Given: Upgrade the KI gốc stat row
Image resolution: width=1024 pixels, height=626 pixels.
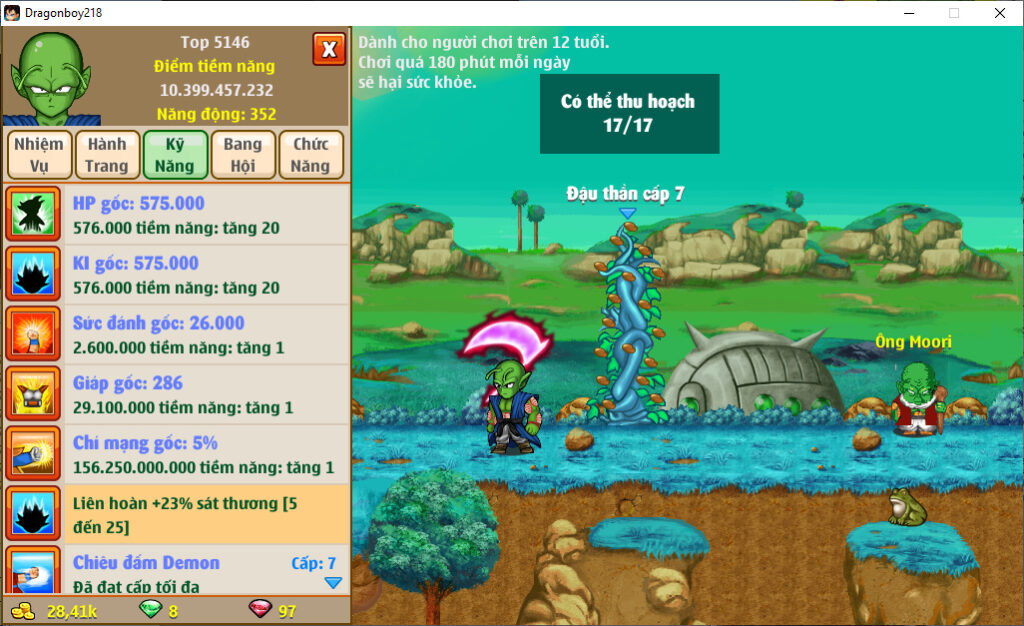Looking at the screenshot, I should click(176, 275).
